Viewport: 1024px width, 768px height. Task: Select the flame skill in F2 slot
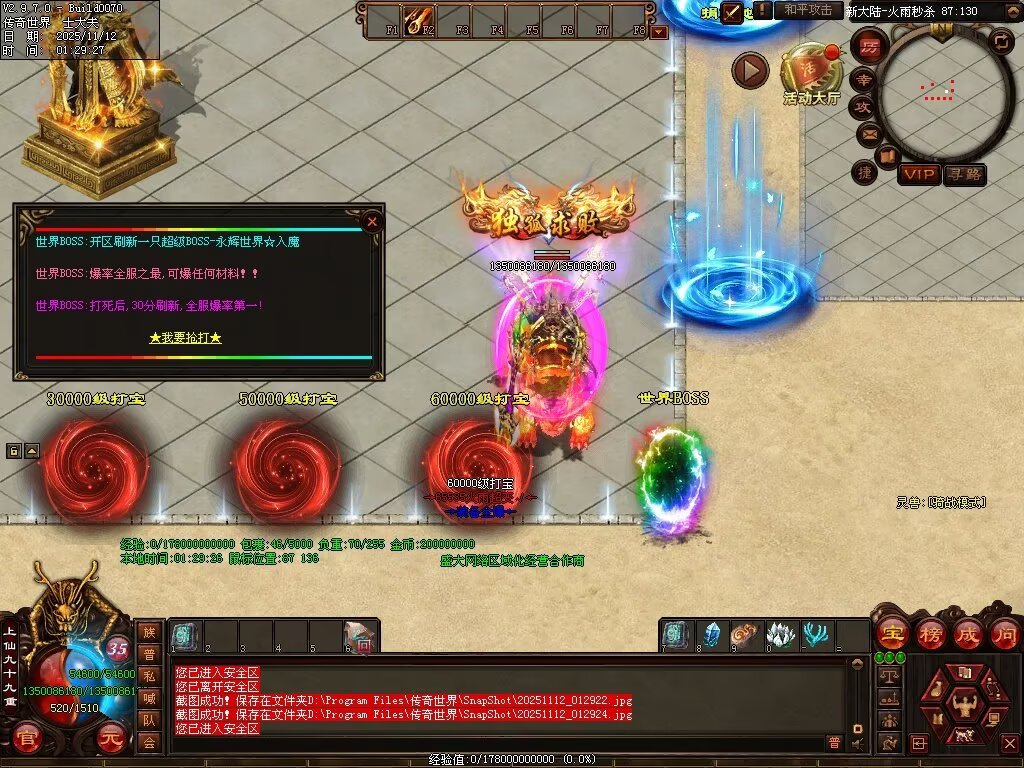[x=417, y=19]
